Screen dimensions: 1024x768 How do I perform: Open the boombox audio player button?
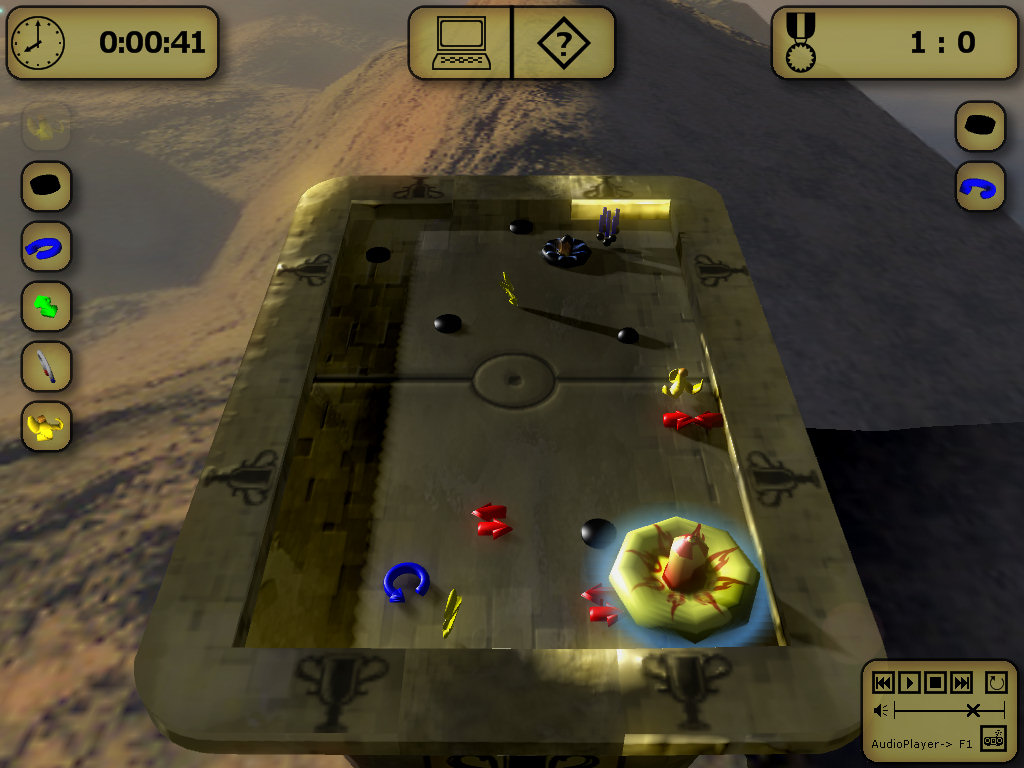point(993,739)
